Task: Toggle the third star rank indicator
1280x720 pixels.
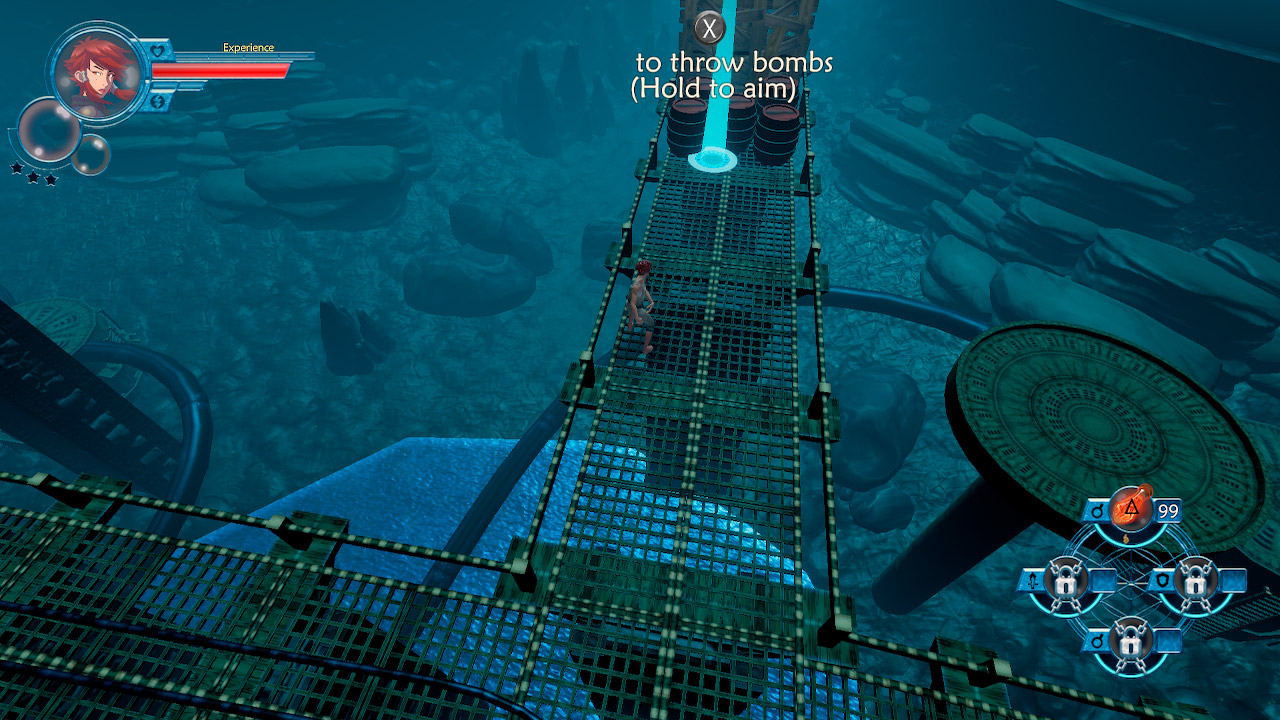Action: (50, 179)
